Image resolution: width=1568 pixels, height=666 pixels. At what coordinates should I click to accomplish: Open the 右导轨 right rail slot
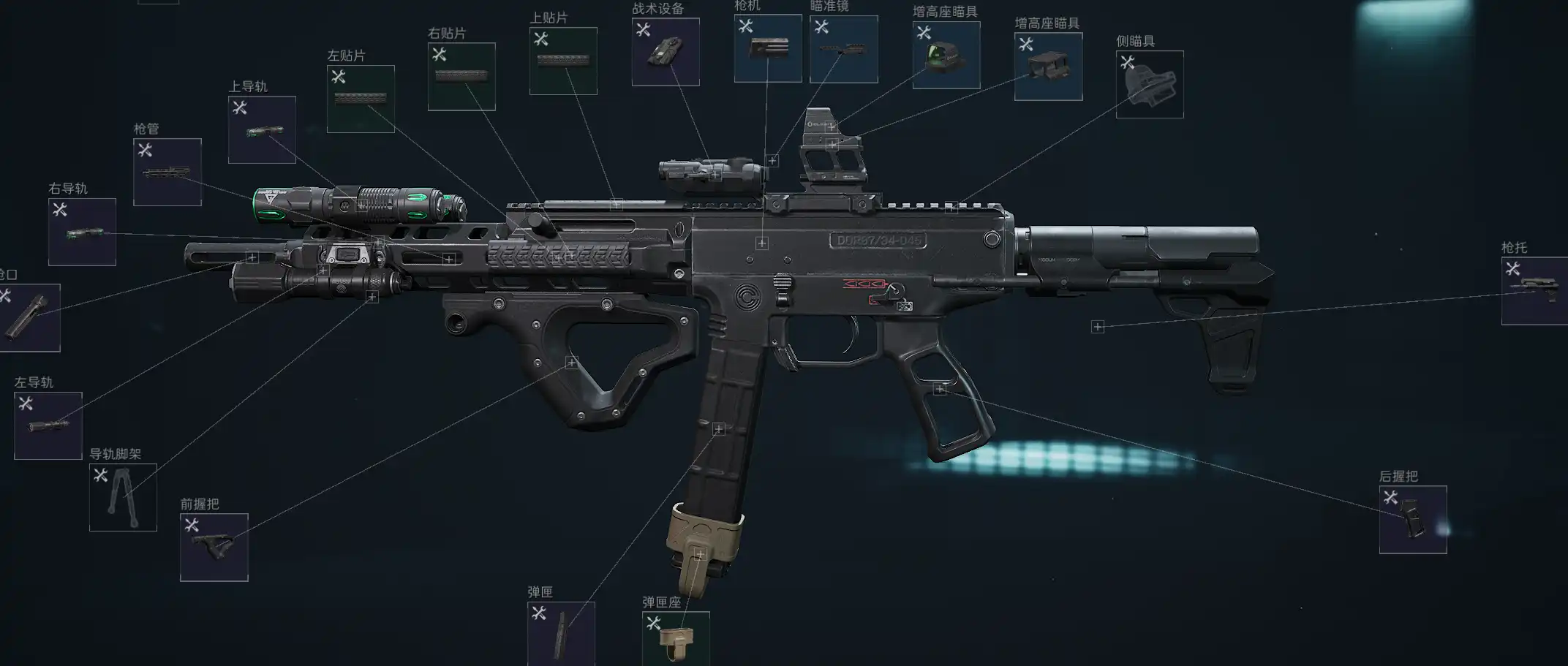click(x=82, y=232)
